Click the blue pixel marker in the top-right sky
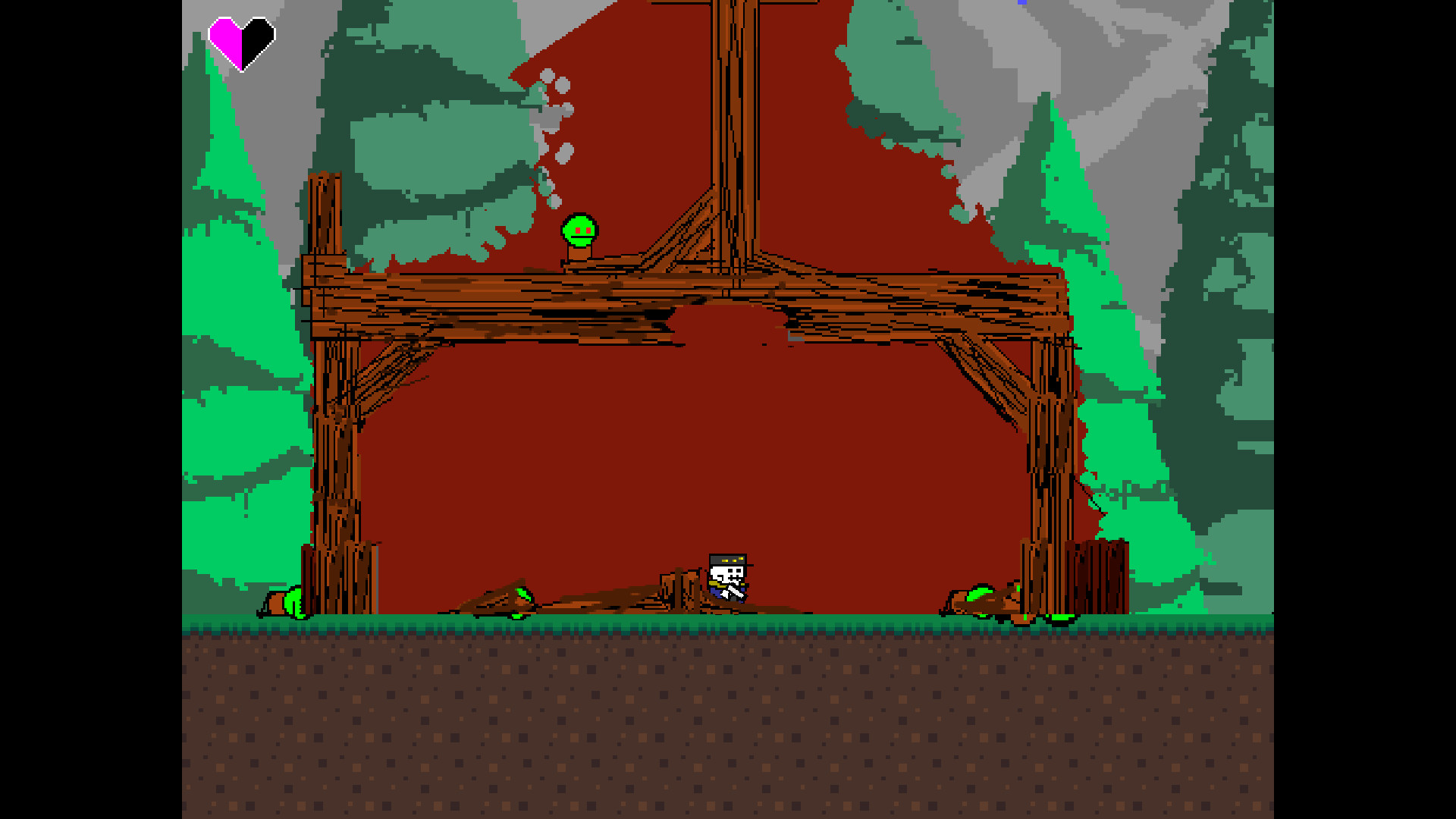1456x819 pixels. (x=1022, y=3)
